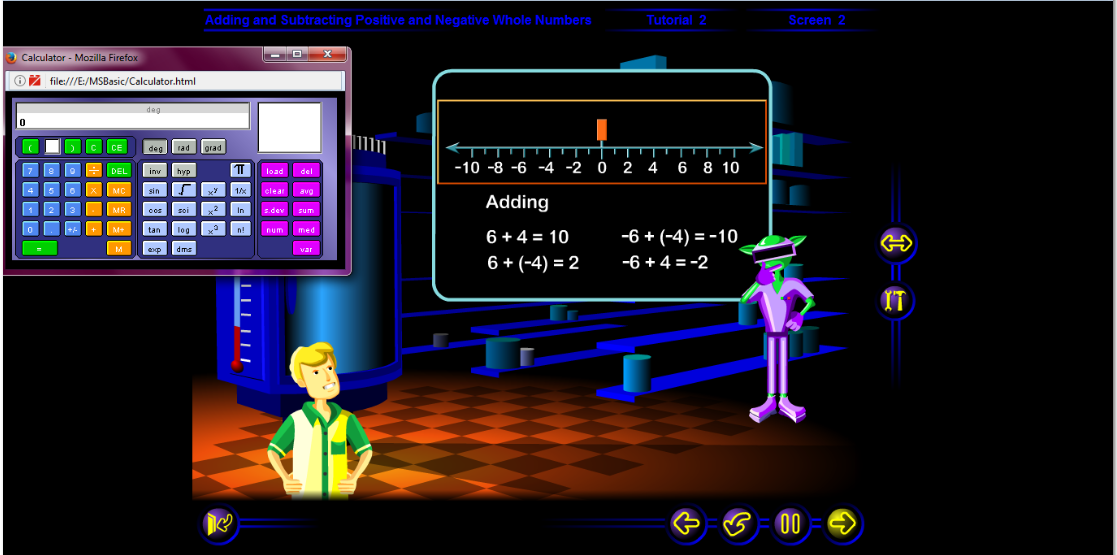Tap the number 7 calculator key
This screenshot has width=1117, height=555.
(x=30, y=171)
